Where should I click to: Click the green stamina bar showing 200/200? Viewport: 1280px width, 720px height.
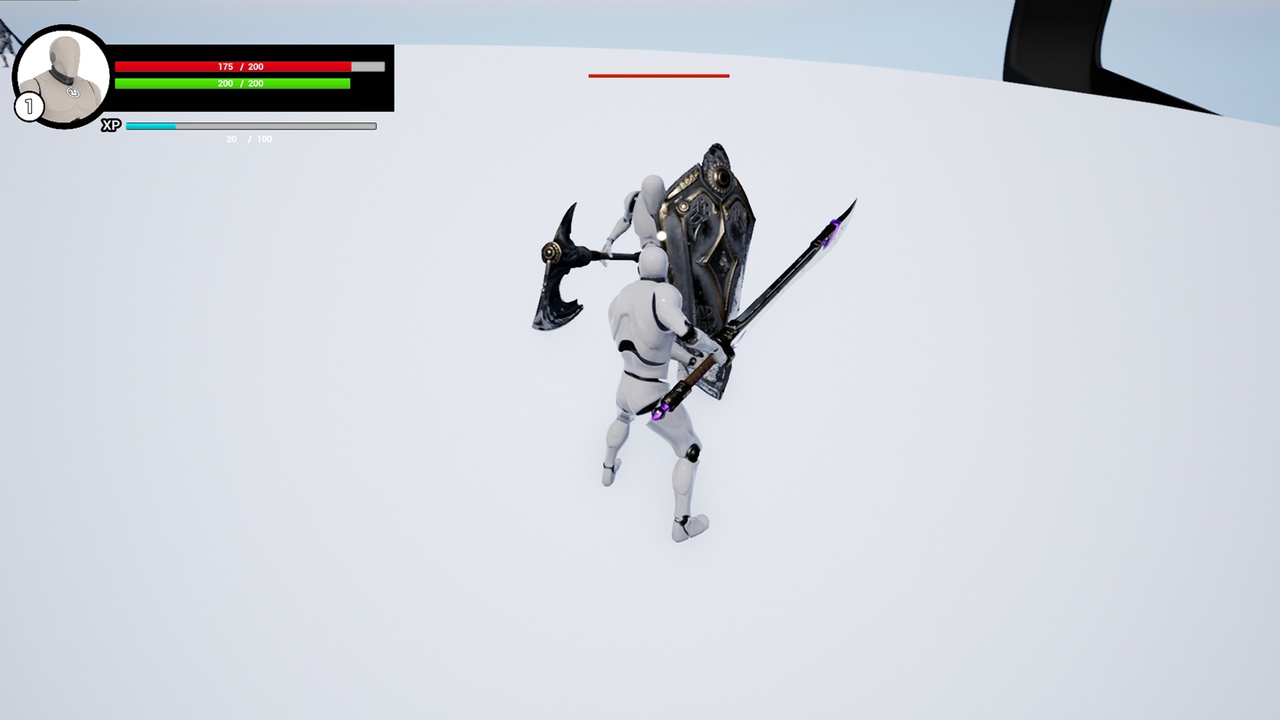tap(235, 83)
